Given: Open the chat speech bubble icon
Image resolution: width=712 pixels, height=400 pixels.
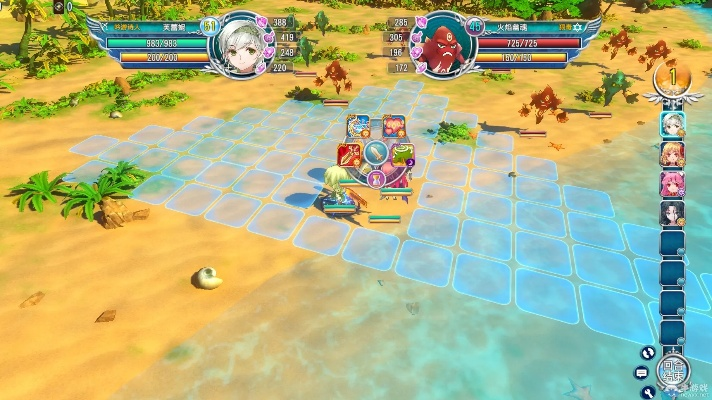Looking at the screenshot, I should click(x=642, y=372).
